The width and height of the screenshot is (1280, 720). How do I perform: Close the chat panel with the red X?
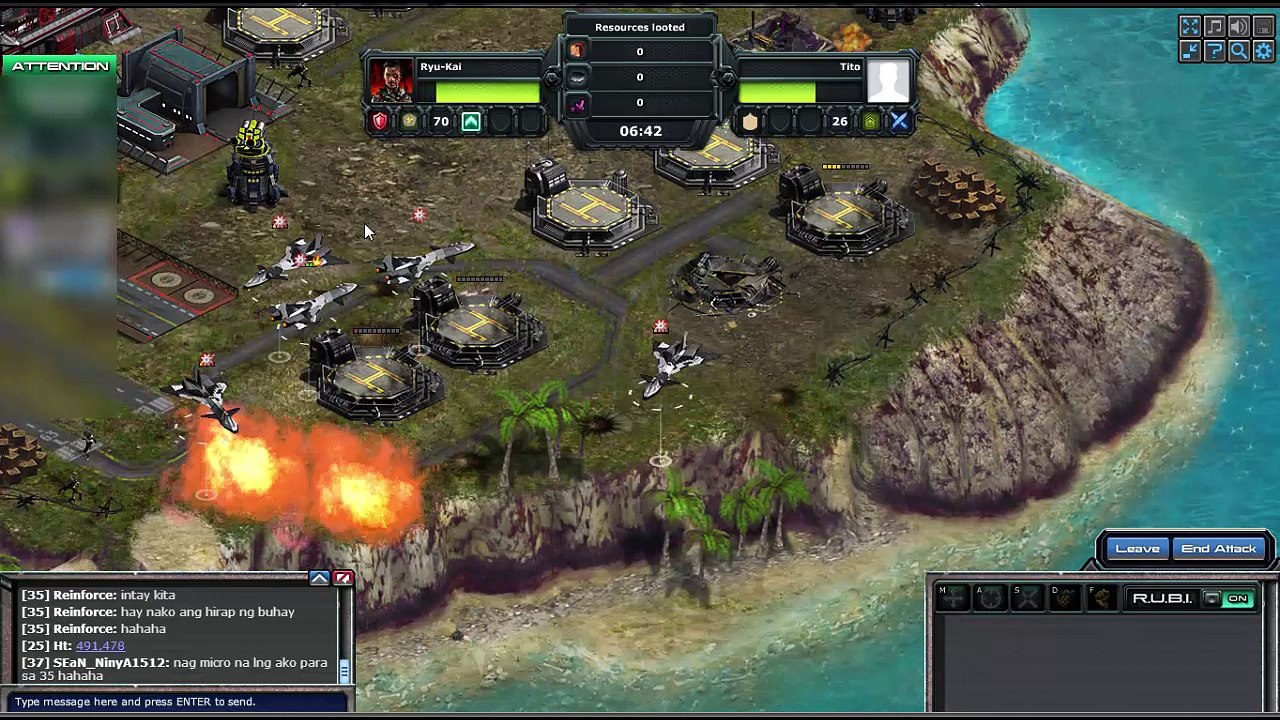pyautogui.click(x=343, y=578)
